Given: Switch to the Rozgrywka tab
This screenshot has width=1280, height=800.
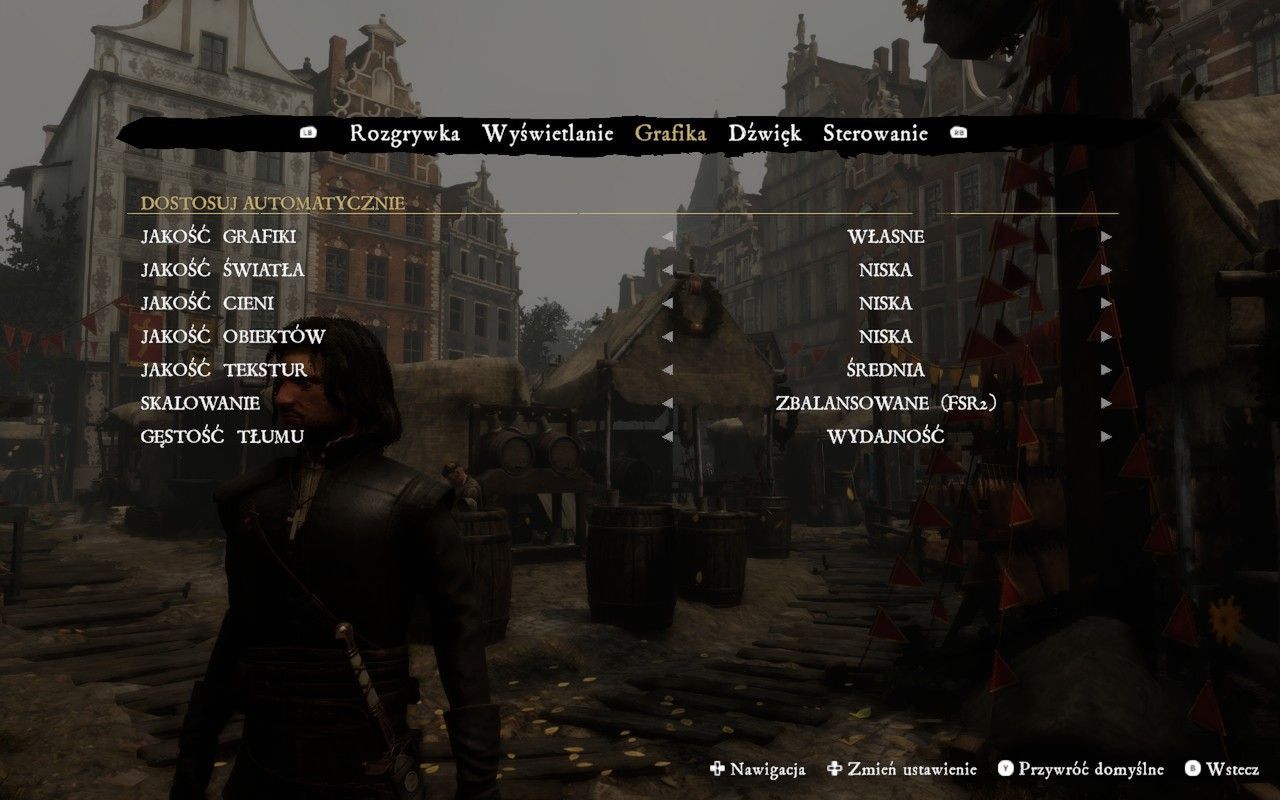Looking at the screenshot, I should pyautogui.click(x=404, y=134).
